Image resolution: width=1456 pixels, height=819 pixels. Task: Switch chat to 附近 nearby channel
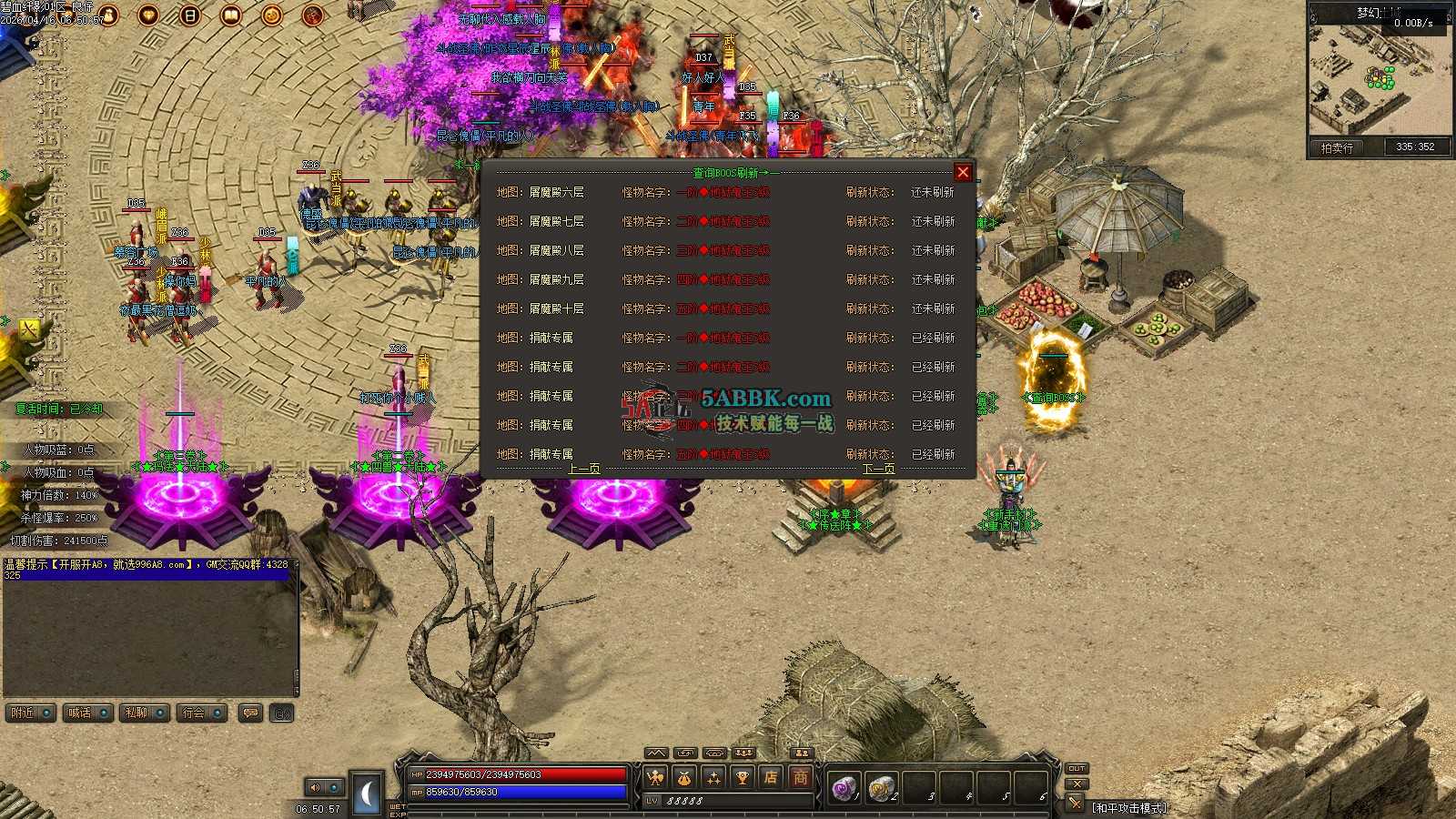(31, 713)
